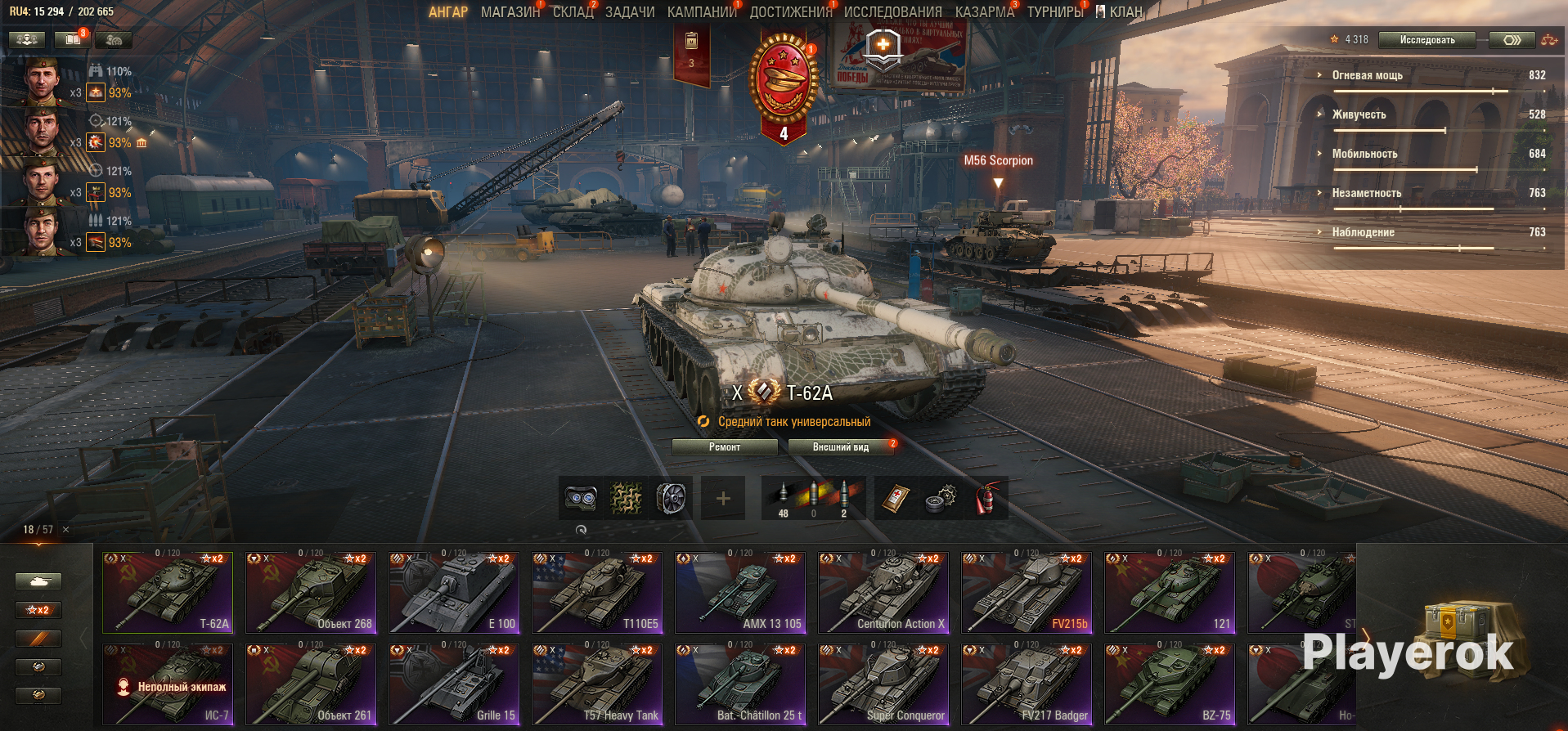This screenshot has height=731, width=1568.
Task: Click the Исследовать research button
Action: (x=1426, y=39)
